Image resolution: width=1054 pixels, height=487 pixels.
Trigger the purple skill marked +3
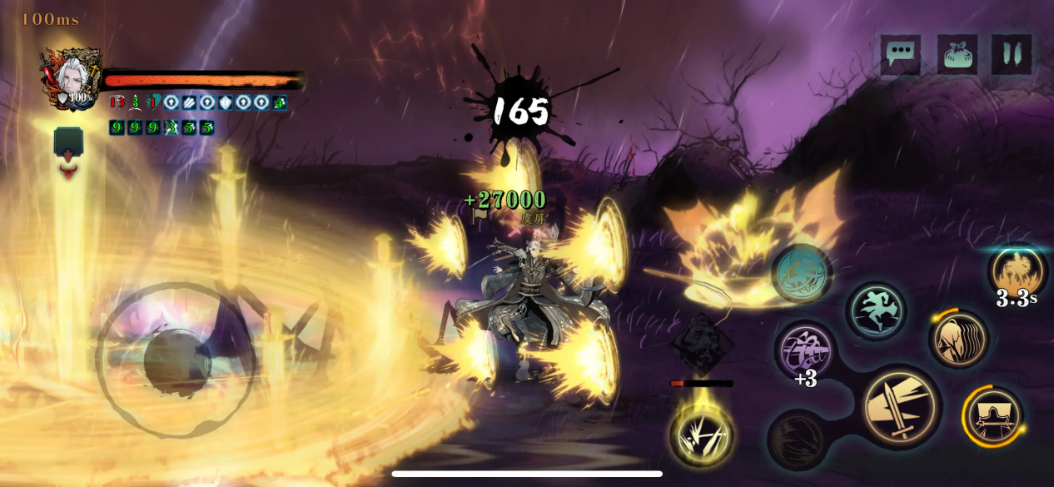[x=805, y=351]
